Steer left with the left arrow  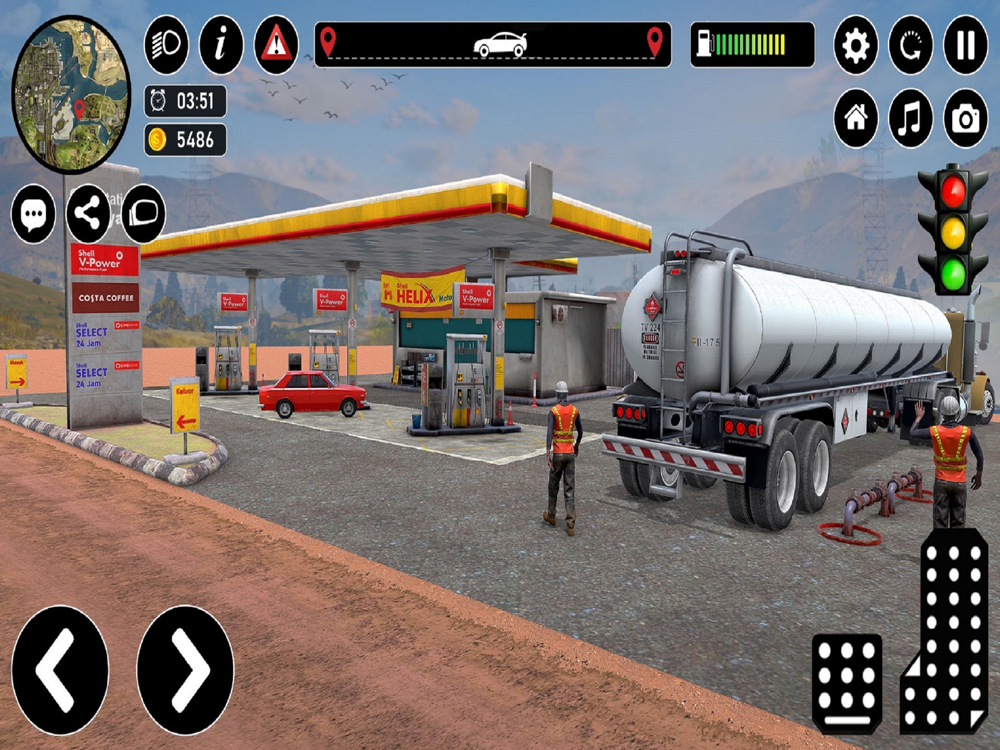(60, 670)
